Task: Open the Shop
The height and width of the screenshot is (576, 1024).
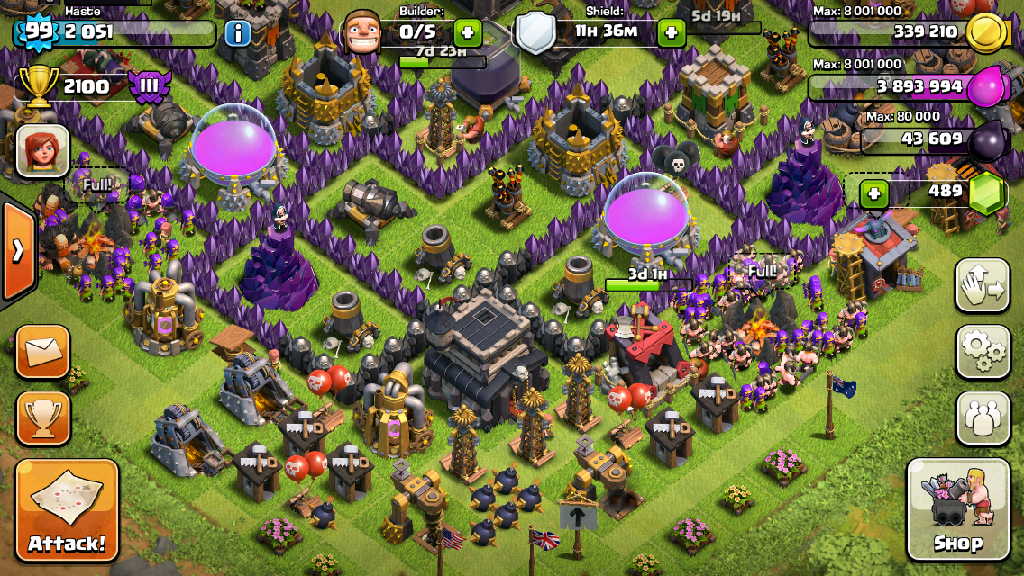Action: (x=957, y=510)
